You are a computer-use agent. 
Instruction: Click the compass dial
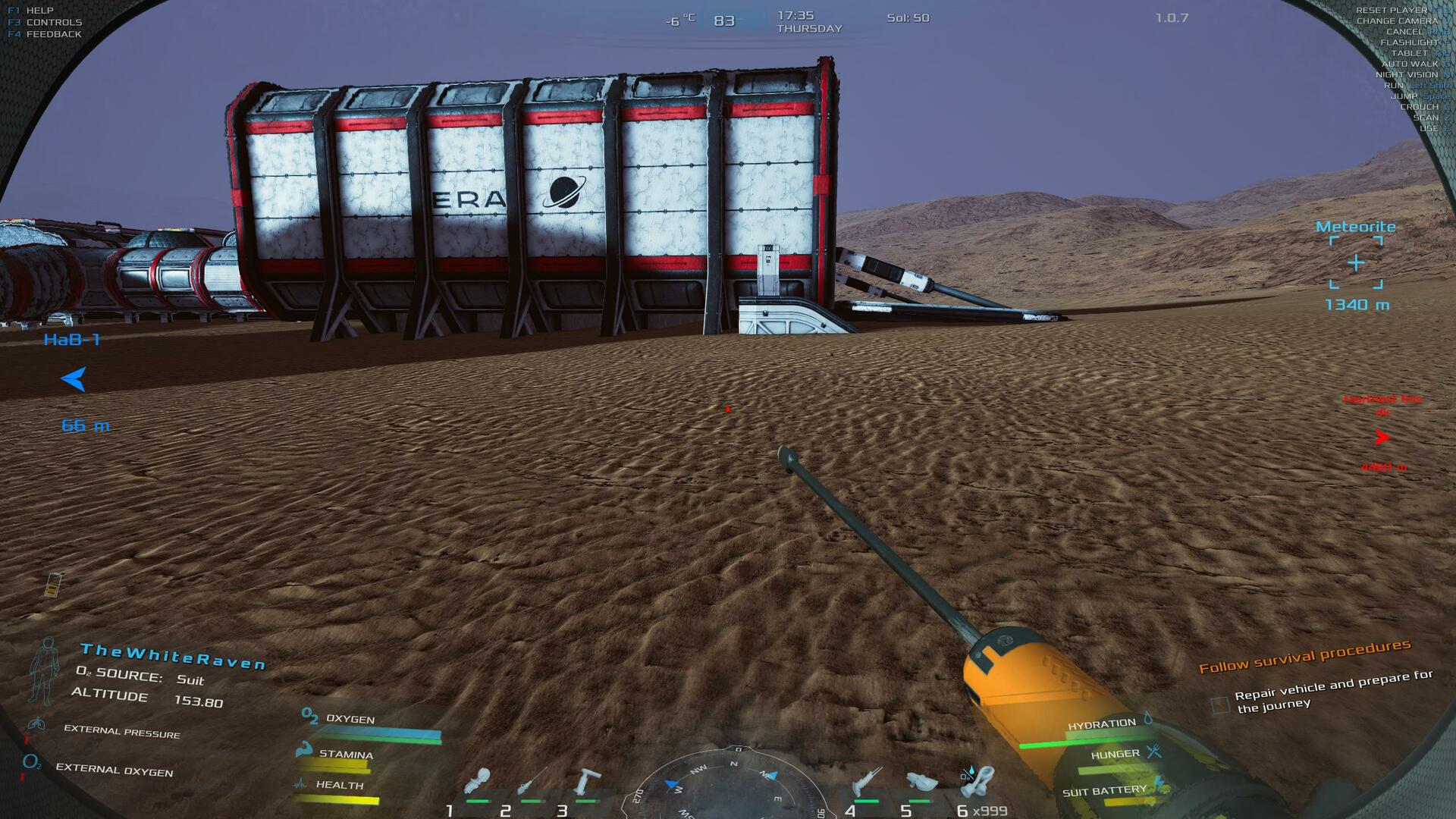click(729, 789)
